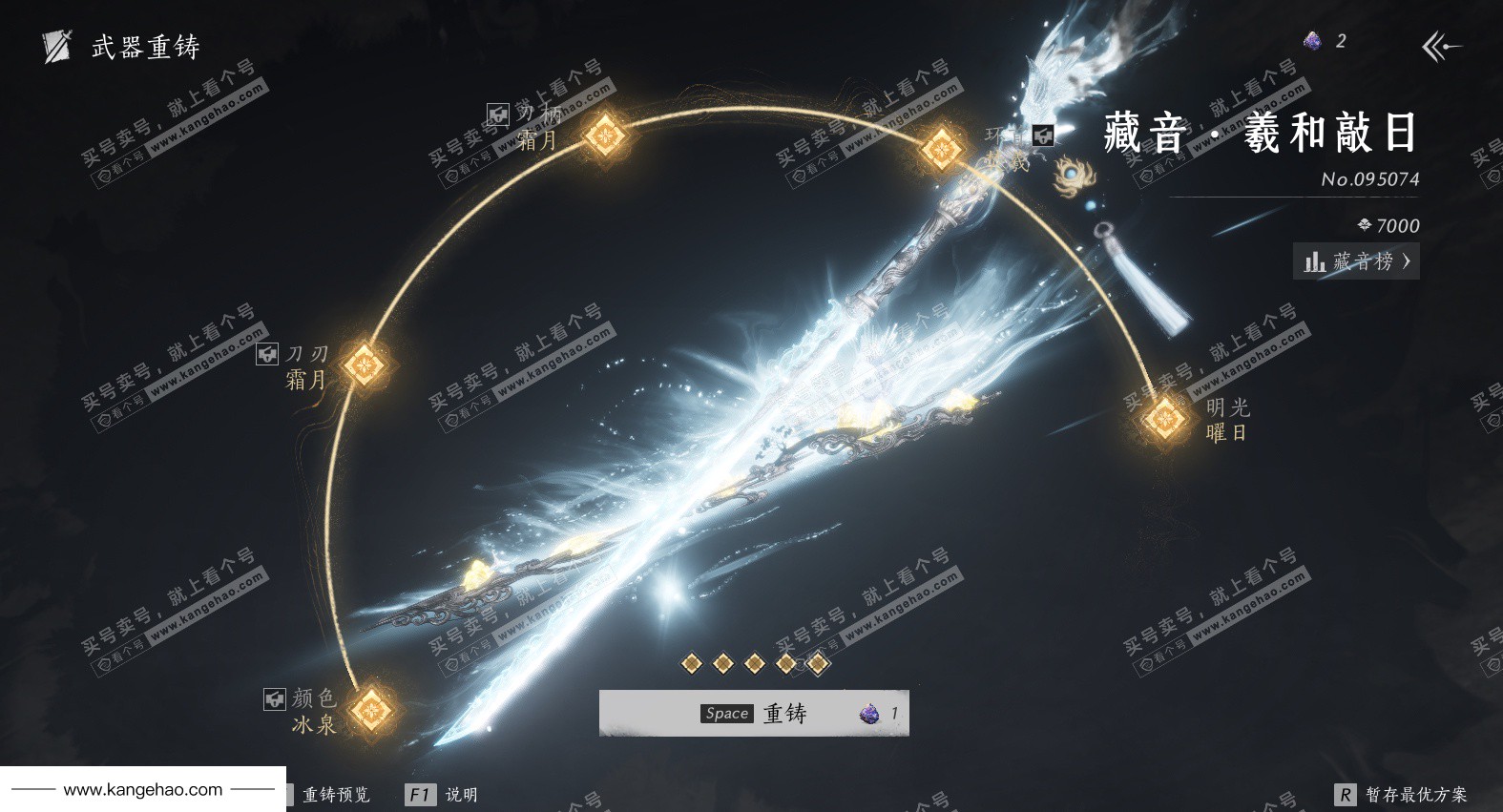The image size is (1503, 812).
Task: Go back using the top-right arrow
Action: pyautogui.click(x=1441, y=46)
